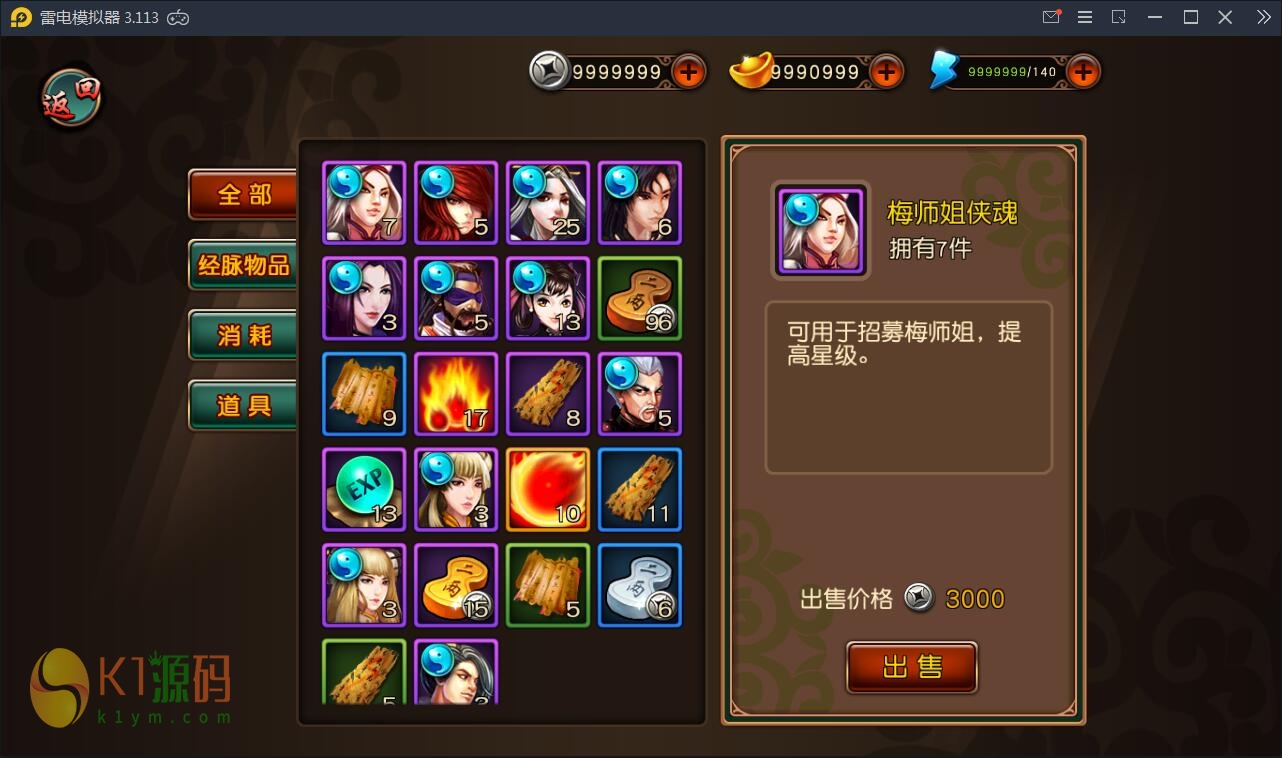Click the 梅师姐 portrait in the detail panel
1282x758 pixels.
tap(820, 231)
